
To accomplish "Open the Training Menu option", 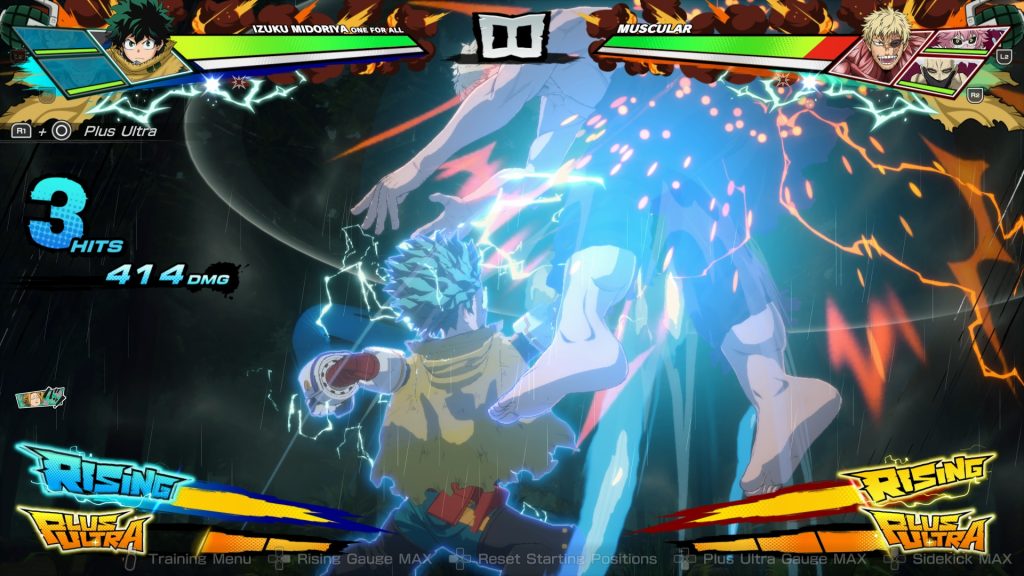I will pos(202,559).
